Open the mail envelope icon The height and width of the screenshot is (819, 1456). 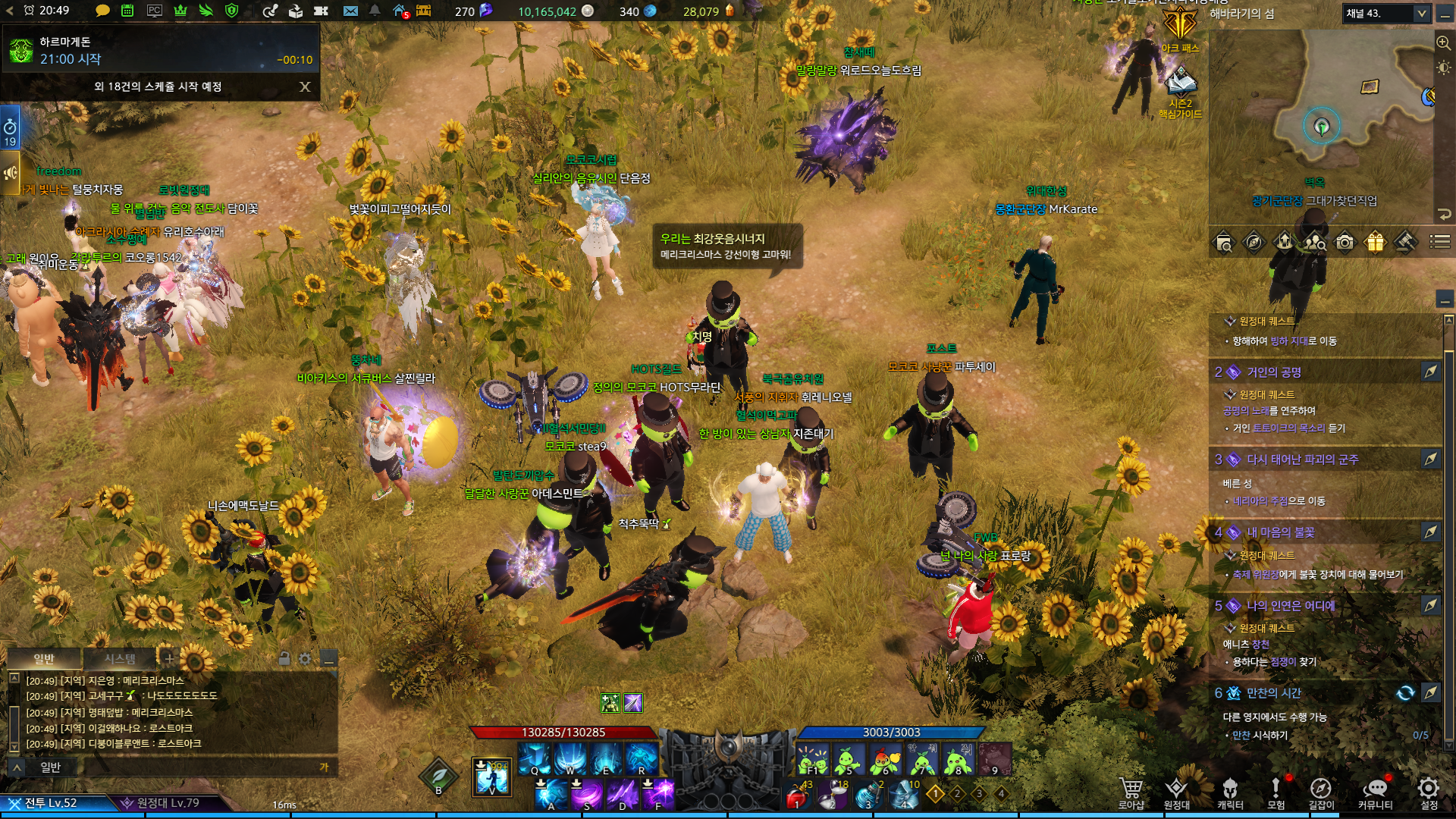click(350, 11)
